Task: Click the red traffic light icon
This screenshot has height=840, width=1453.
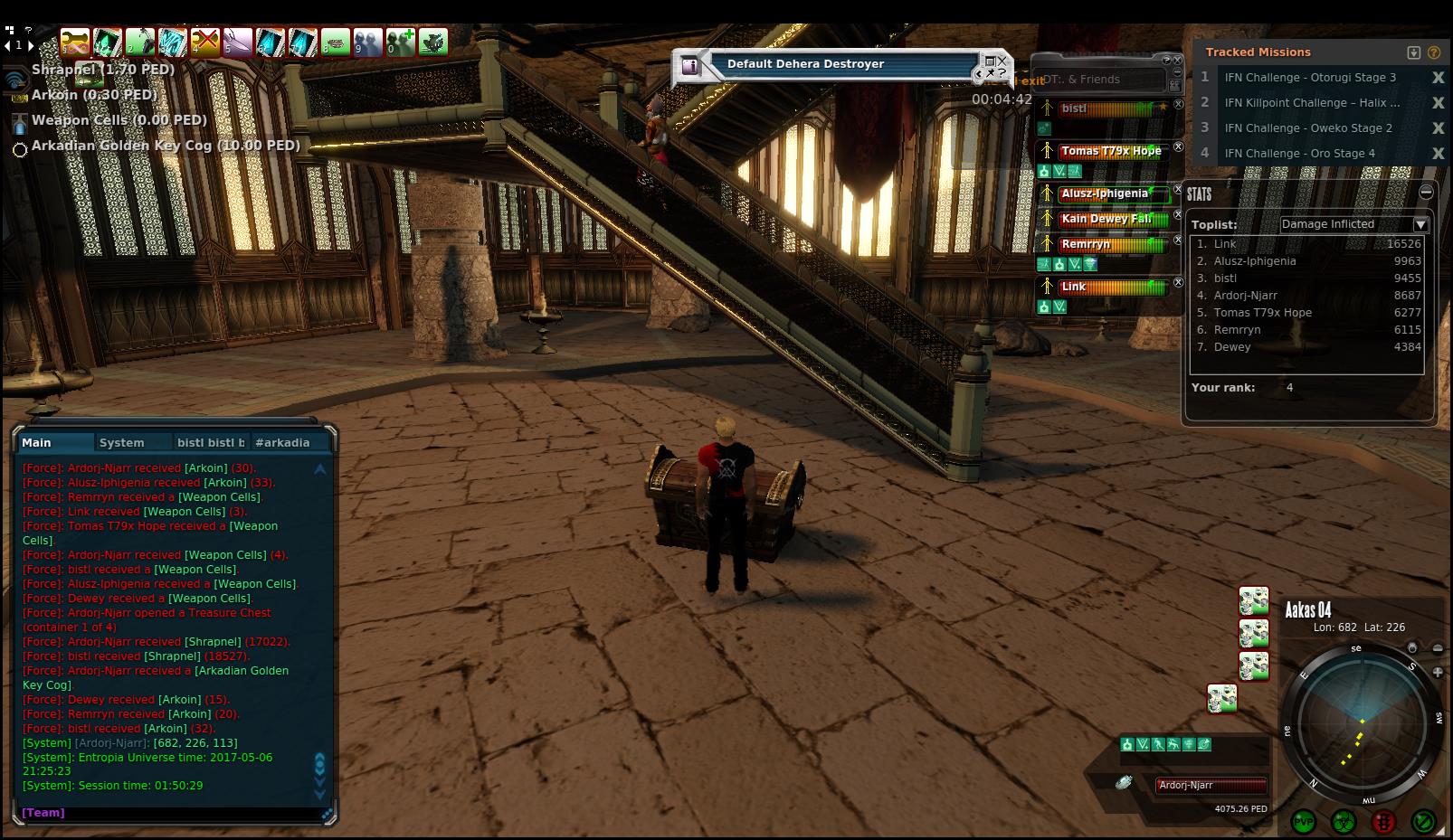Action: [1383, 822]
